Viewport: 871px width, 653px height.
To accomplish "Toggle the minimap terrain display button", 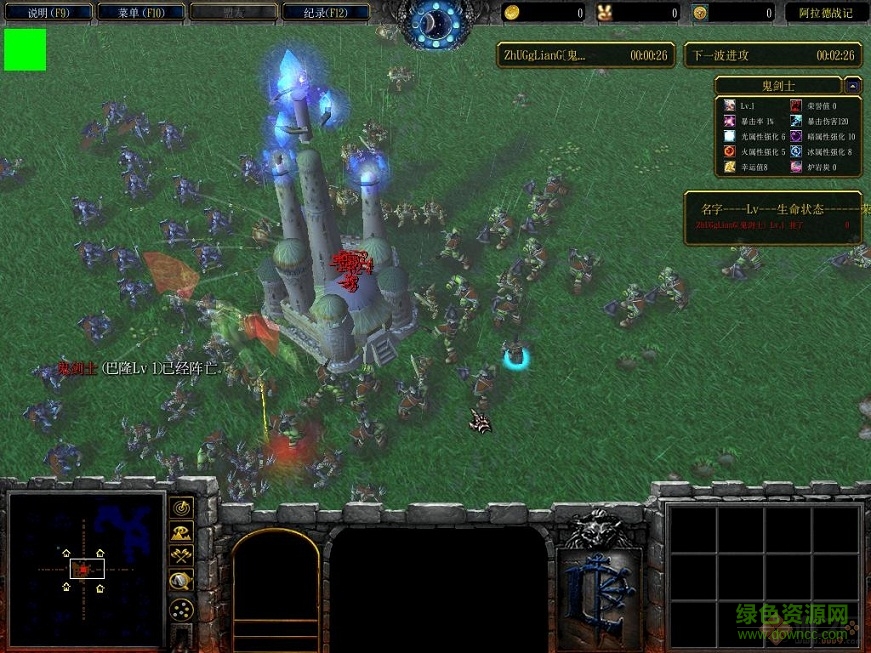I will click(181, 532).
